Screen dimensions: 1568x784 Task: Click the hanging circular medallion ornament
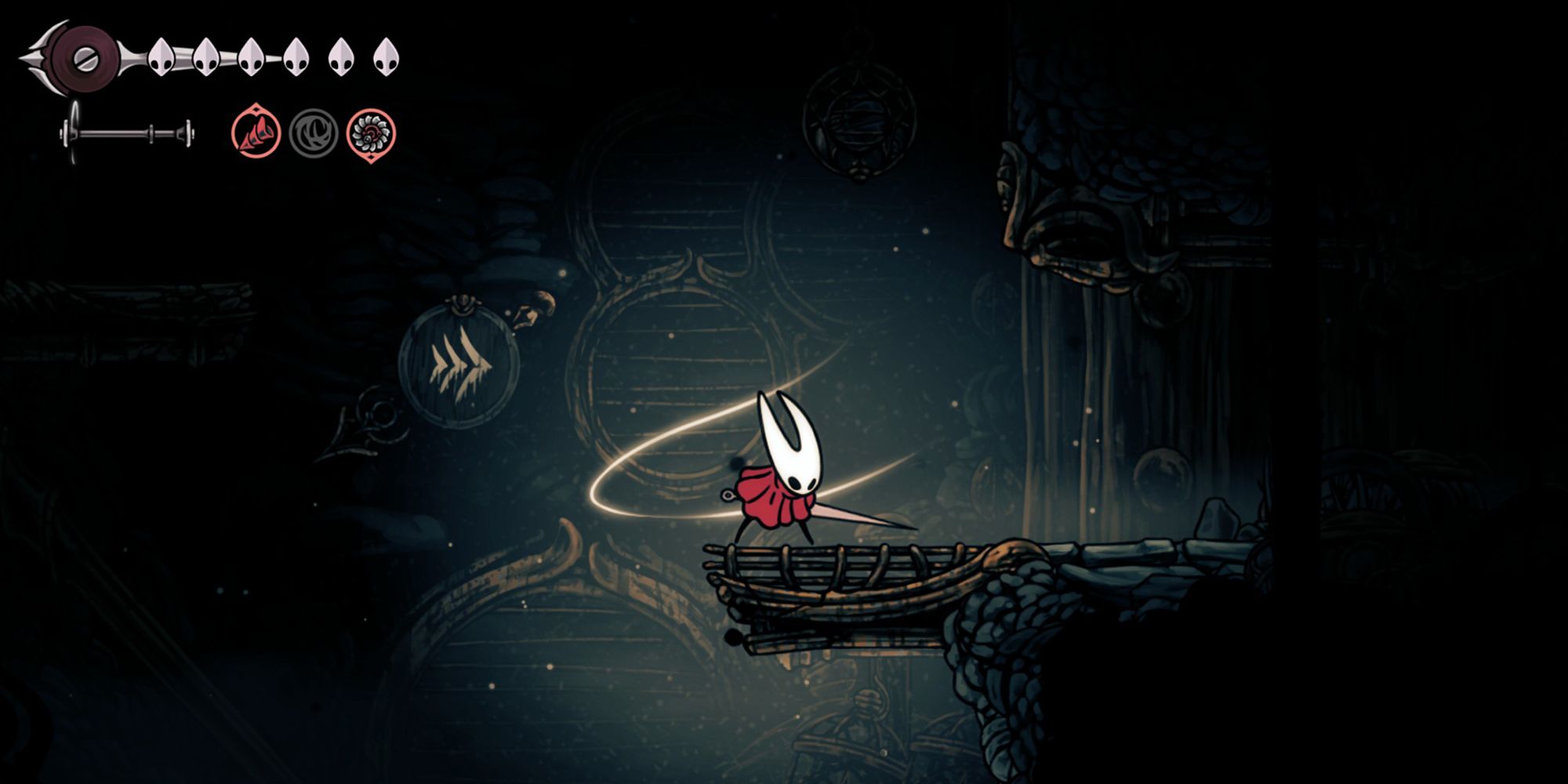pyautogui.click(x=861, y=122)
